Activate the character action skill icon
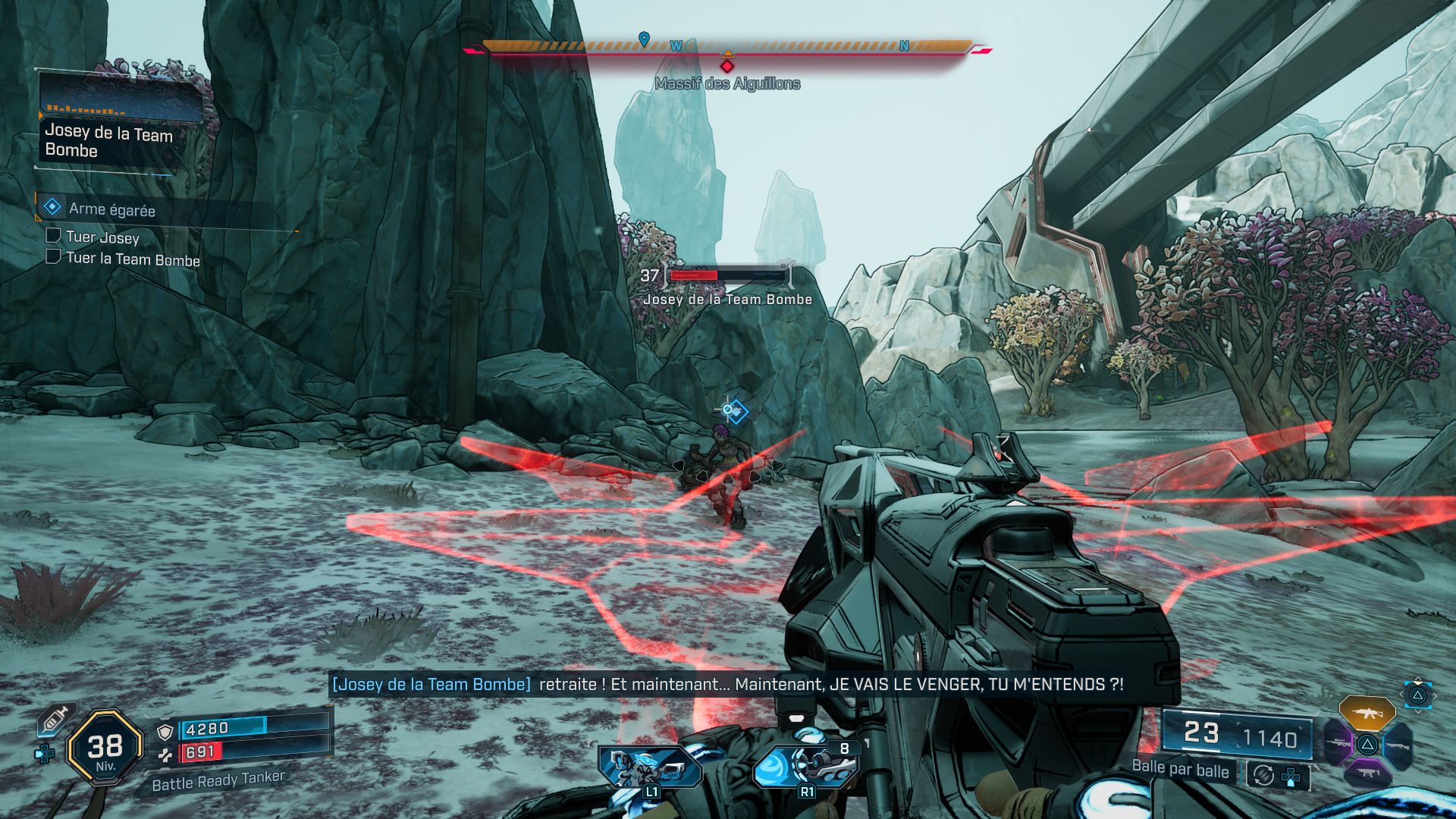 point(650,767)
